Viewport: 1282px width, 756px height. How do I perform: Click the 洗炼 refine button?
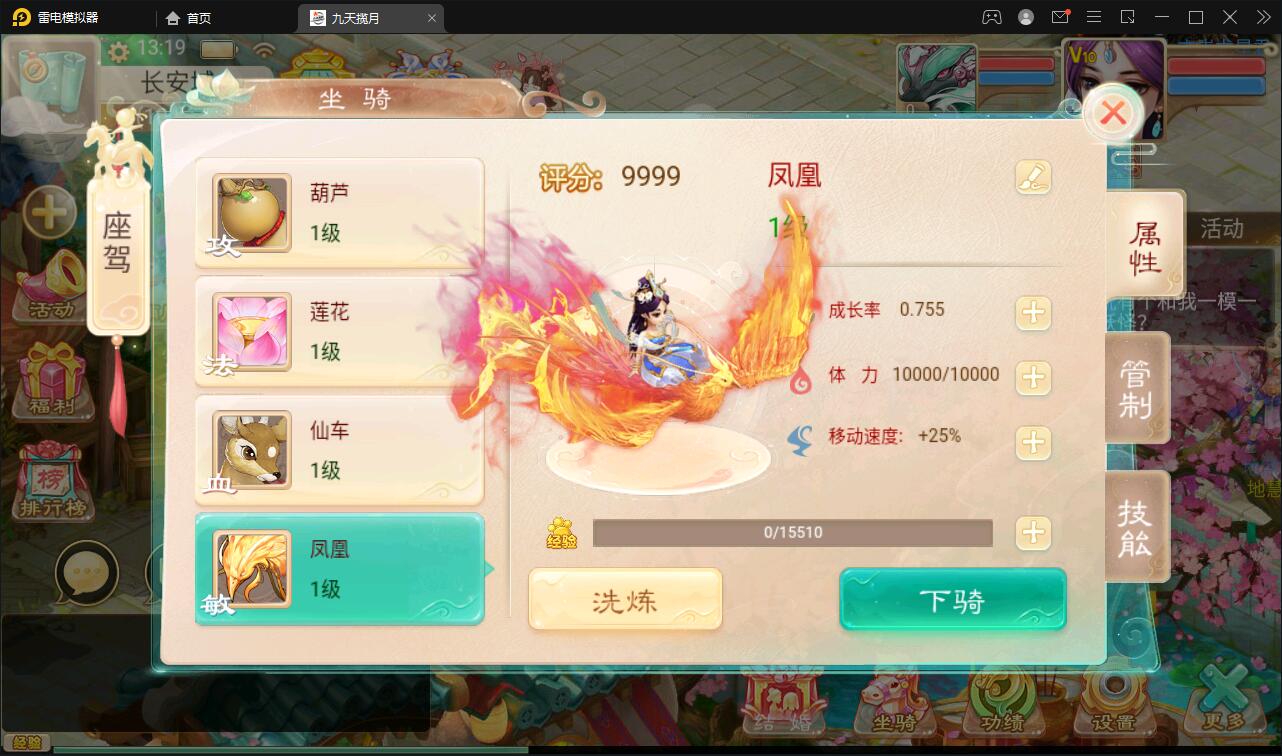pyautogui.click(x=624, y=599)
